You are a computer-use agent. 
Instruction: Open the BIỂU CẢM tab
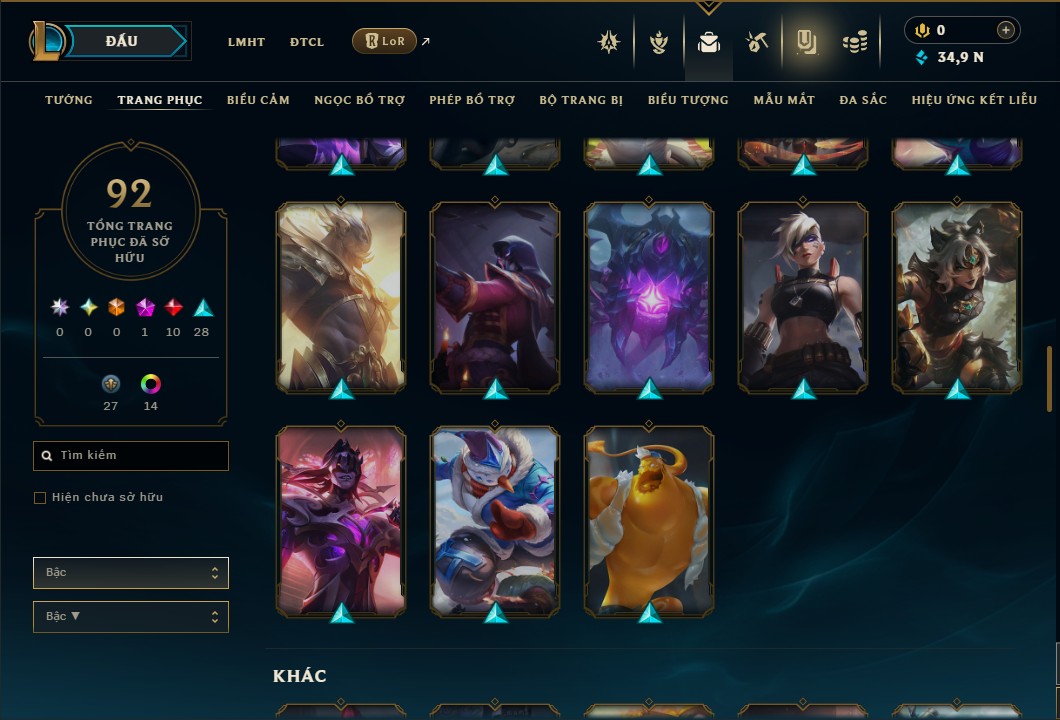258,100
